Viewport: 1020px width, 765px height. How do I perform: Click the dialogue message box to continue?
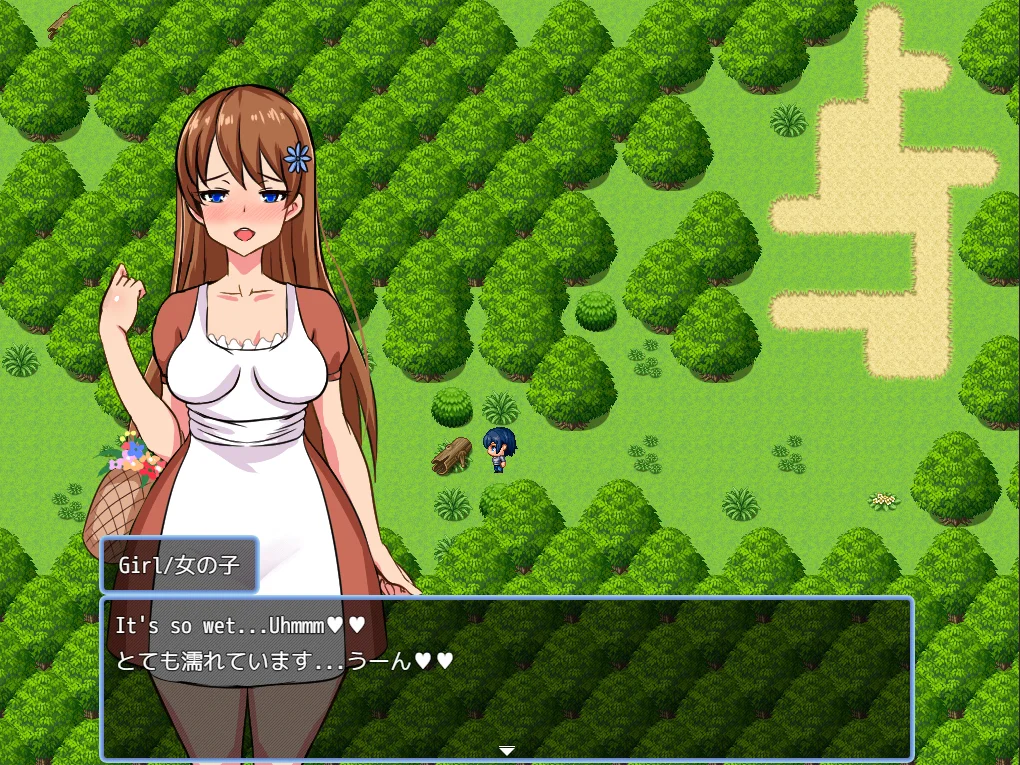pyautogui.click(x=506, y=680)
